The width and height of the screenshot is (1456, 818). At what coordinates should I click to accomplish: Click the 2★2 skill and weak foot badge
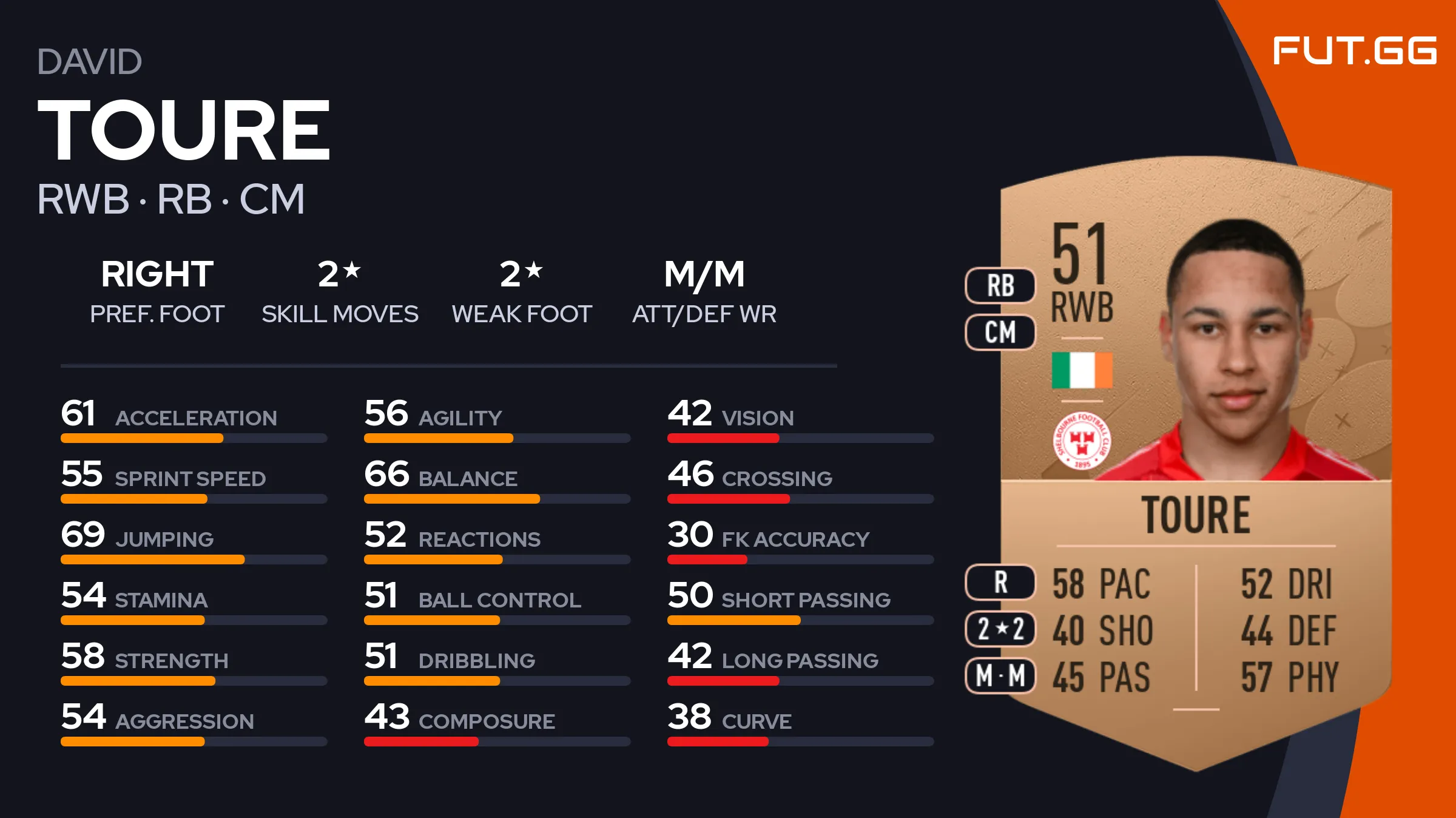coord(1000,629)
